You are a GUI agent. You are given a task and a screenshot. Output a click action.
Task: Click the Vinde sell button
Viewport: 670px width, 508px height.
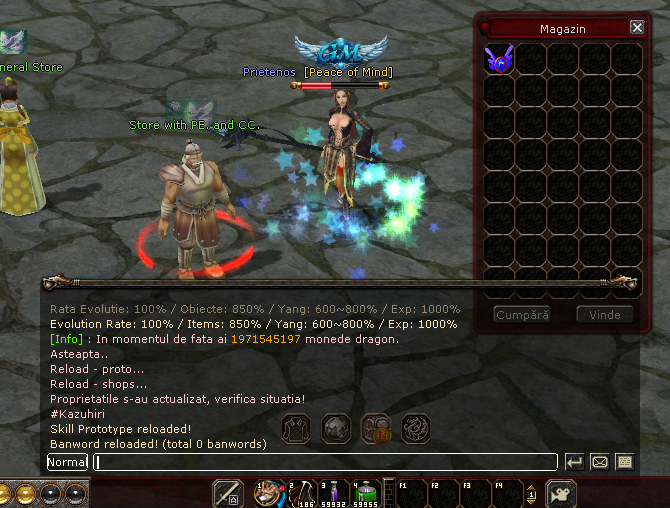(604, 315)
